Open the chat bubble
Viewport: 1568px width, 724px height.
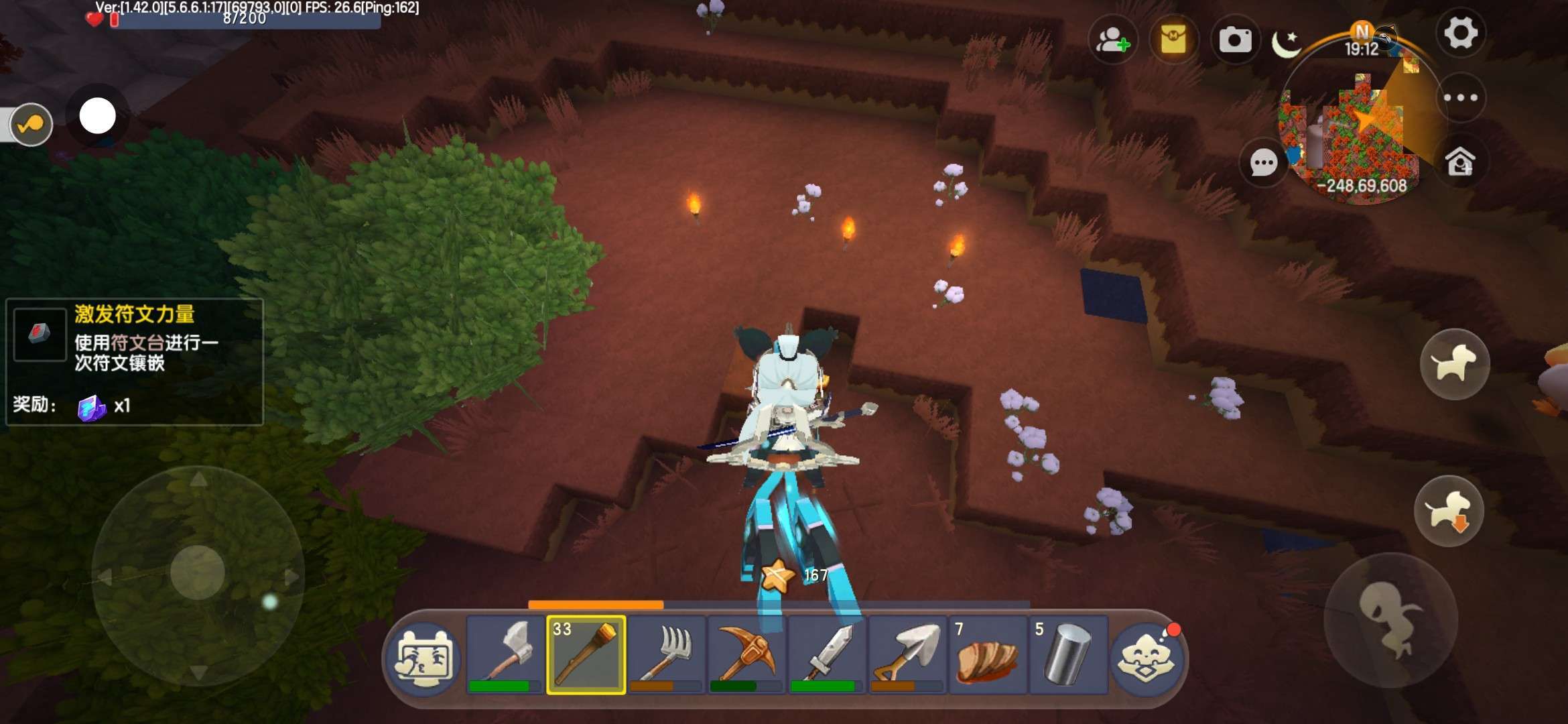point(1264,162)
